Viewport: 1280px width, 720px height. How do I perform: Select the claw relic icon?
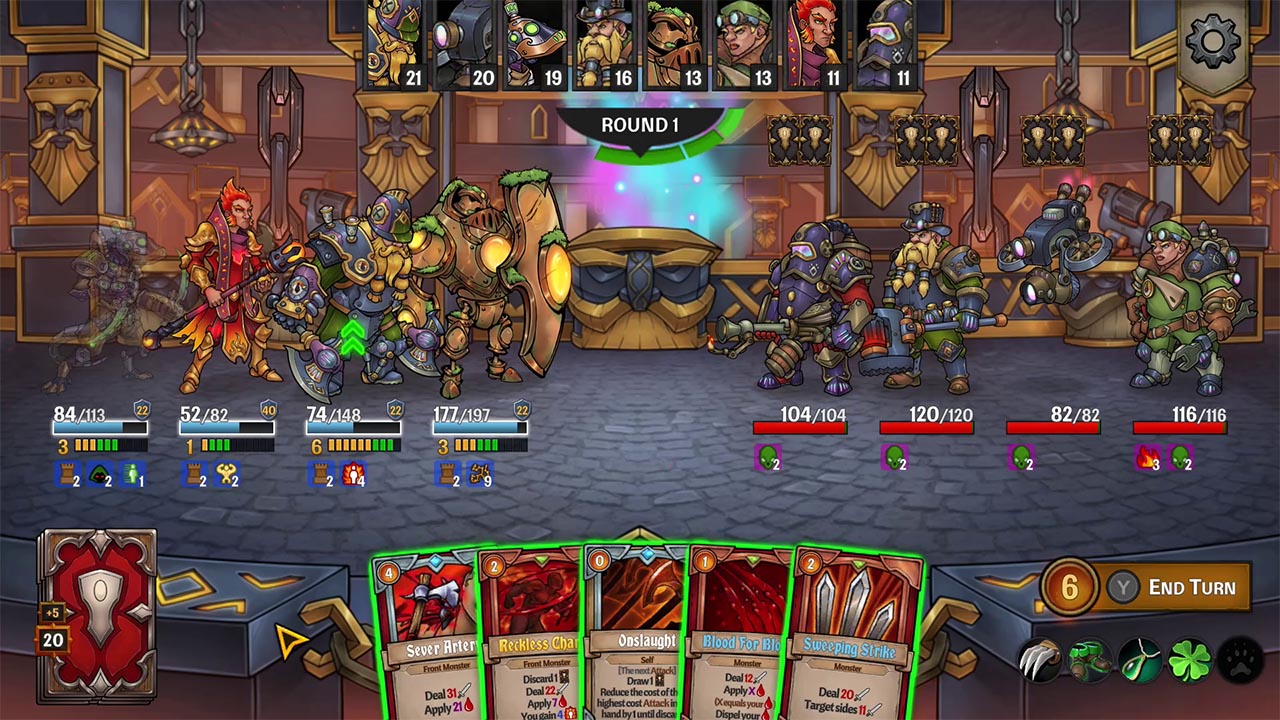point(1041,660)
